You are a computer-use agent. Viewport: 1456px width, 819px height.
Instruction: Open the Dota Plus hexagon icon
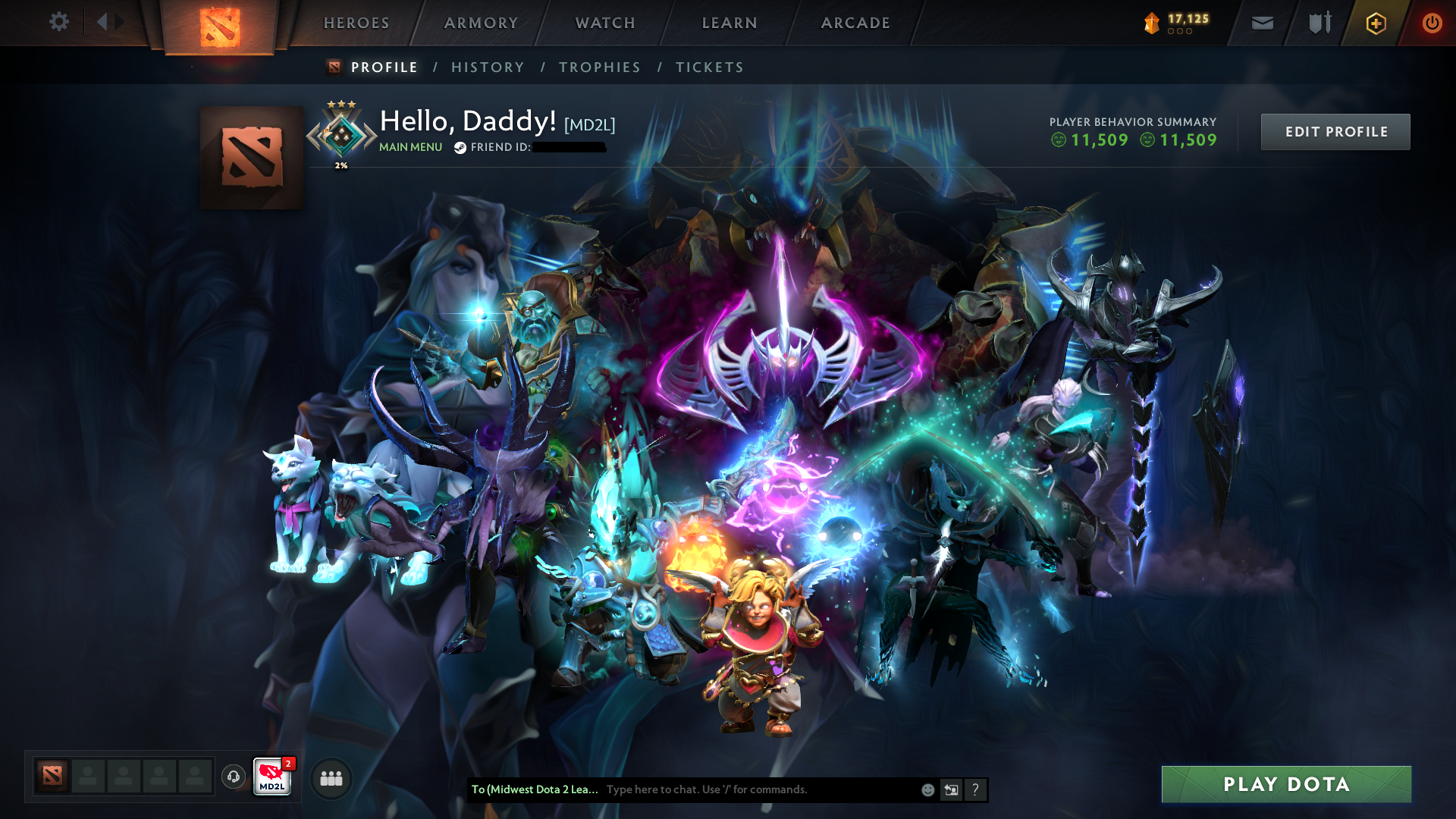tap(1375, 23)
